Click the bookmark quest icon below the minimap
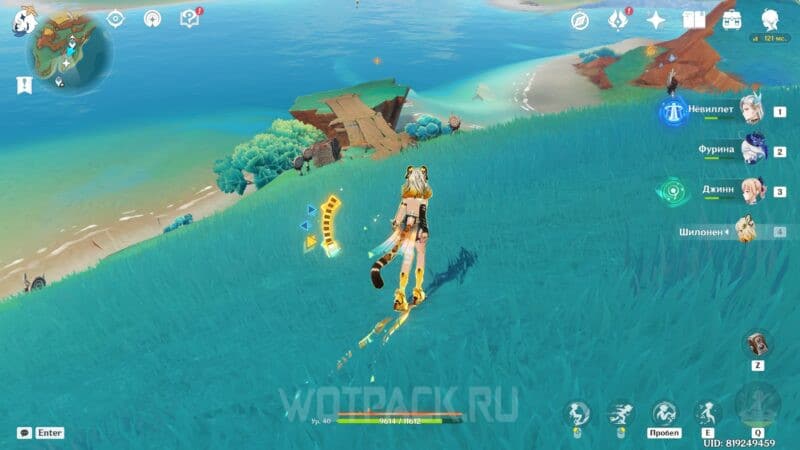The image size is (800, 450). pyautogui.click(x=22, y=86)
